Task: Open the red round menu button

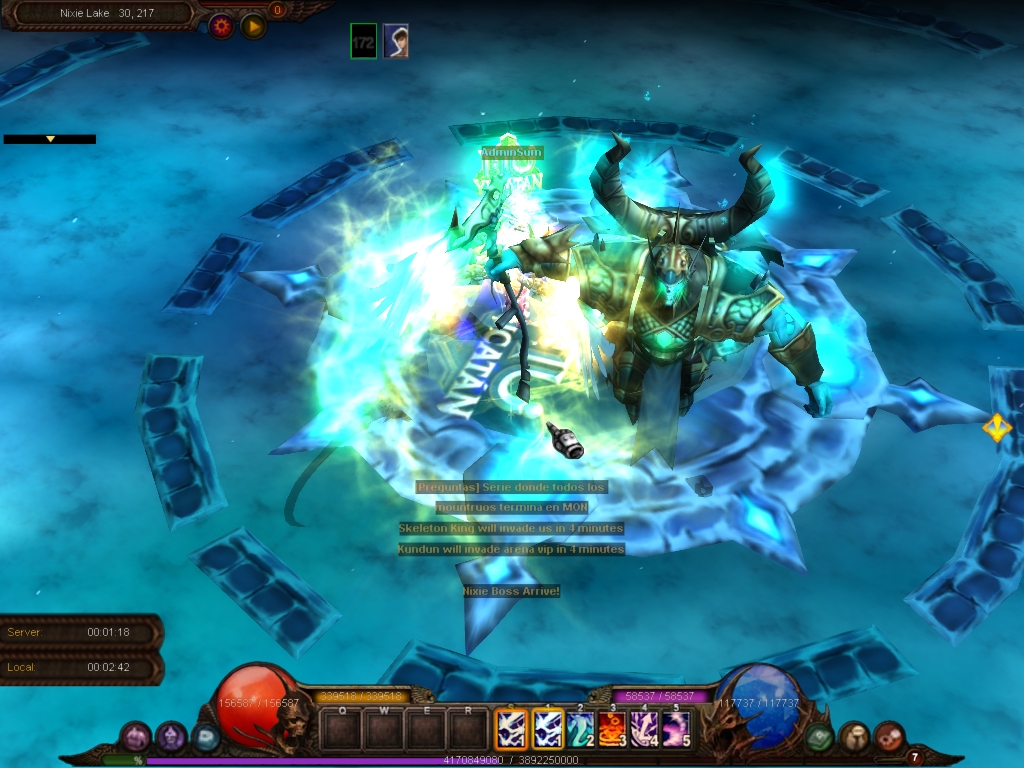Action: pos(888,737)
